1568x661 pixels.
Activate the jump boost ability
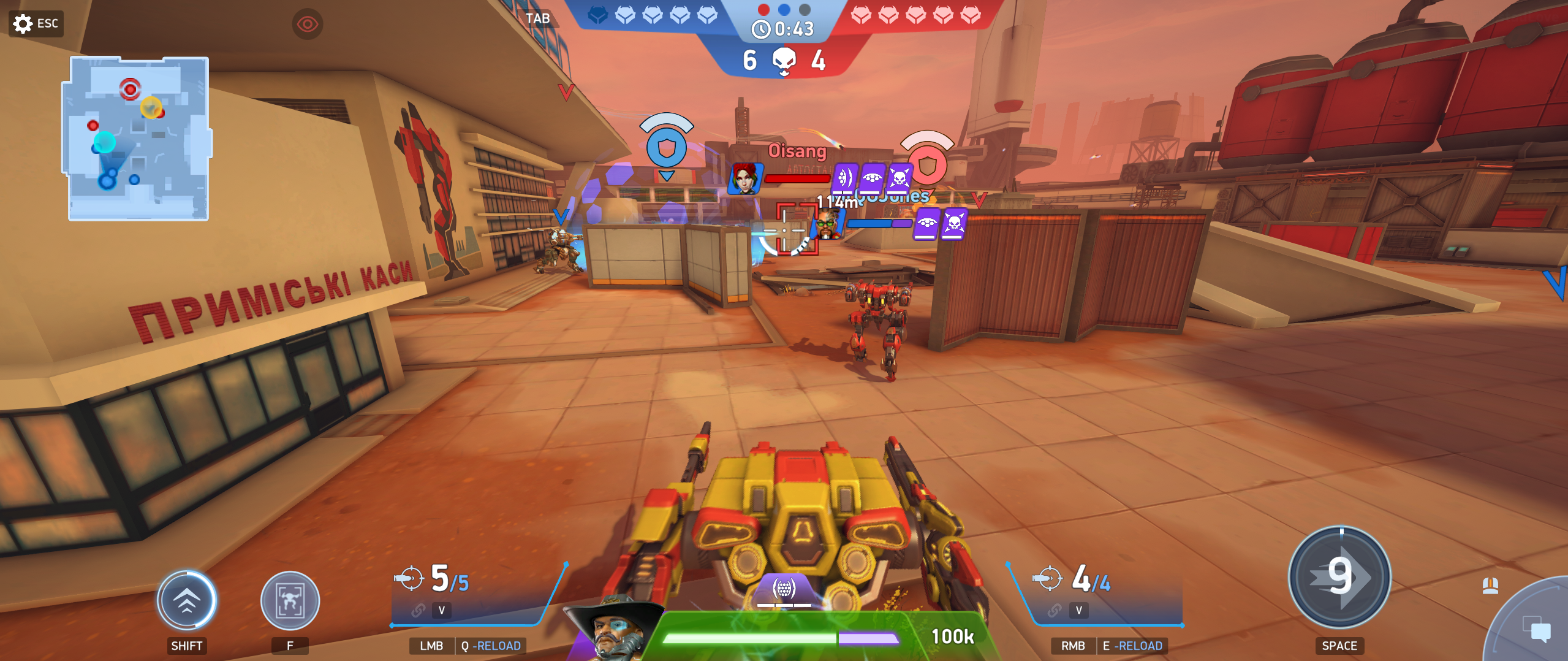click(x=186, y=601)
